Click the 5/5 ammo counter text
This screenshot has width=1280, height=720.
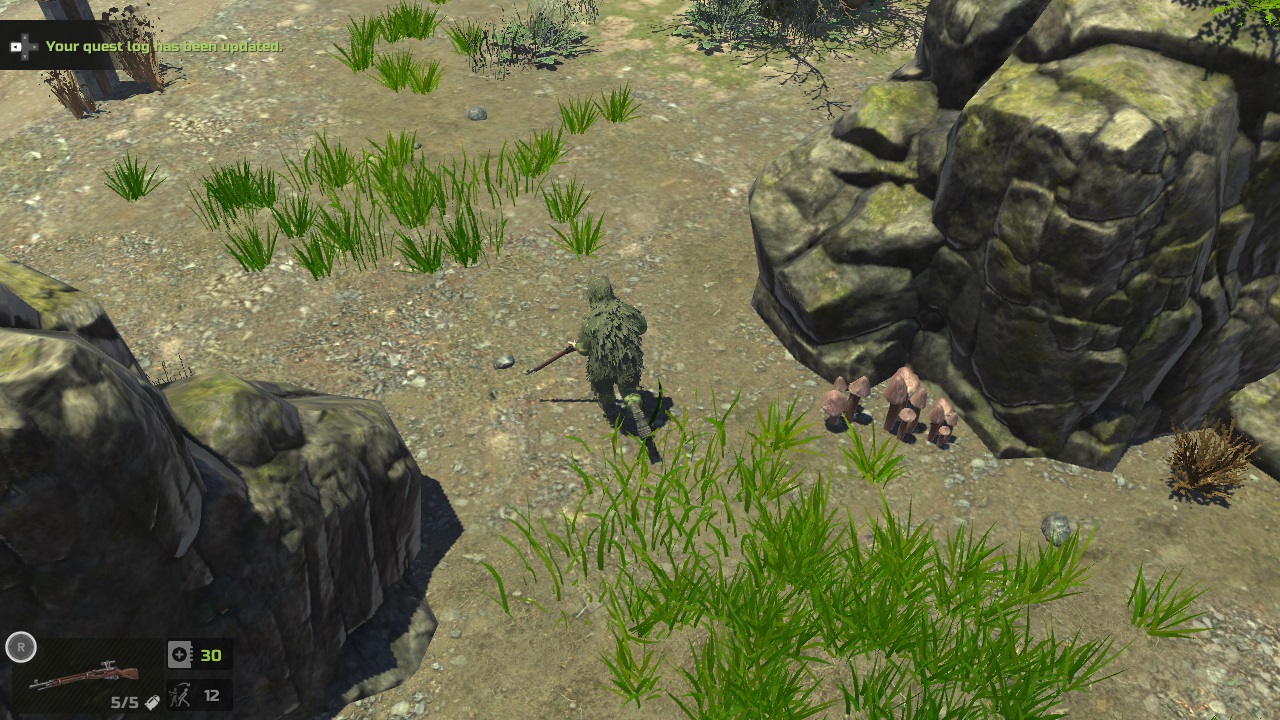(x=125, y=702)
